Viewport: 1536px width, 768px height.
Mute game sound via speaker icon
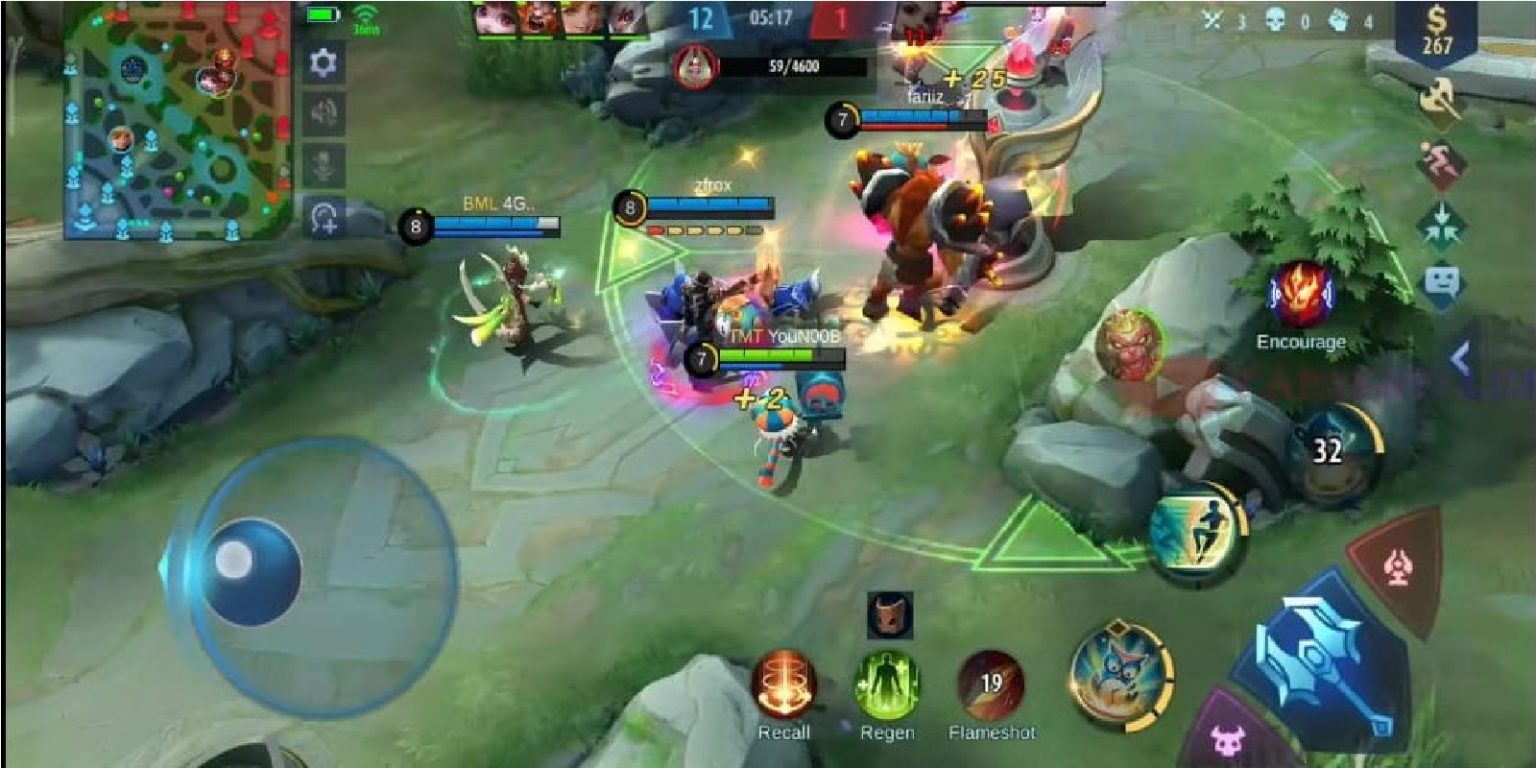[322, 112]
